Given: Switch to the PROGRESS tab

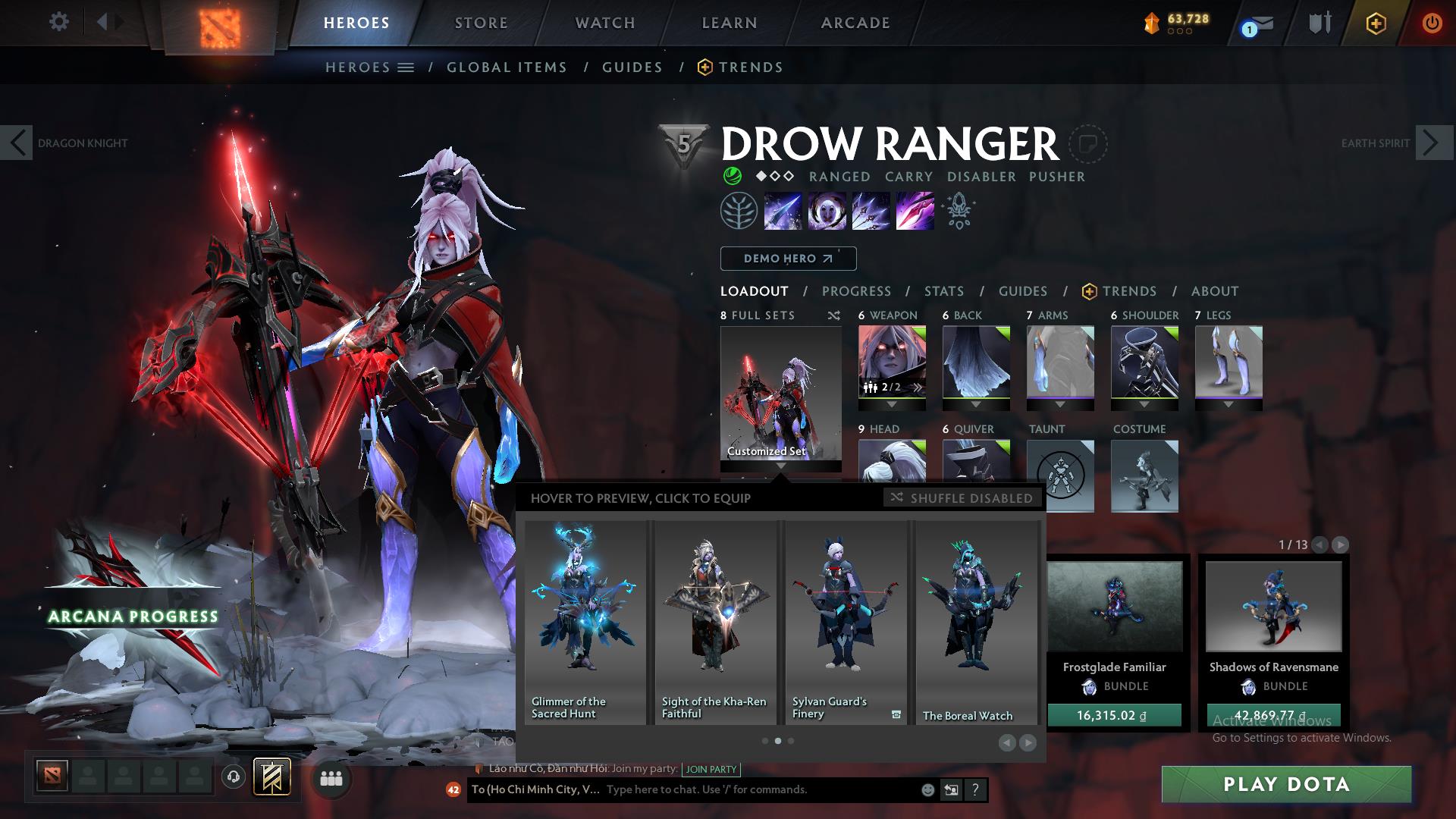Looking at the screenshot, I should (857, 291).
